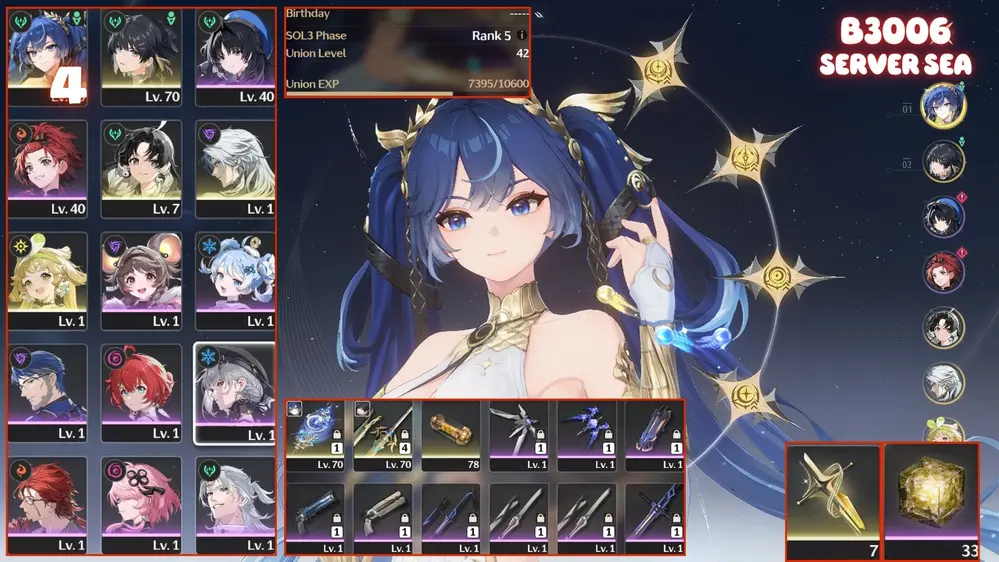Viewport: 999px width, 562px height.
Task: Choose the blonde girl with flowers character card
Action: pyautogui.click(x=47, y=281)
